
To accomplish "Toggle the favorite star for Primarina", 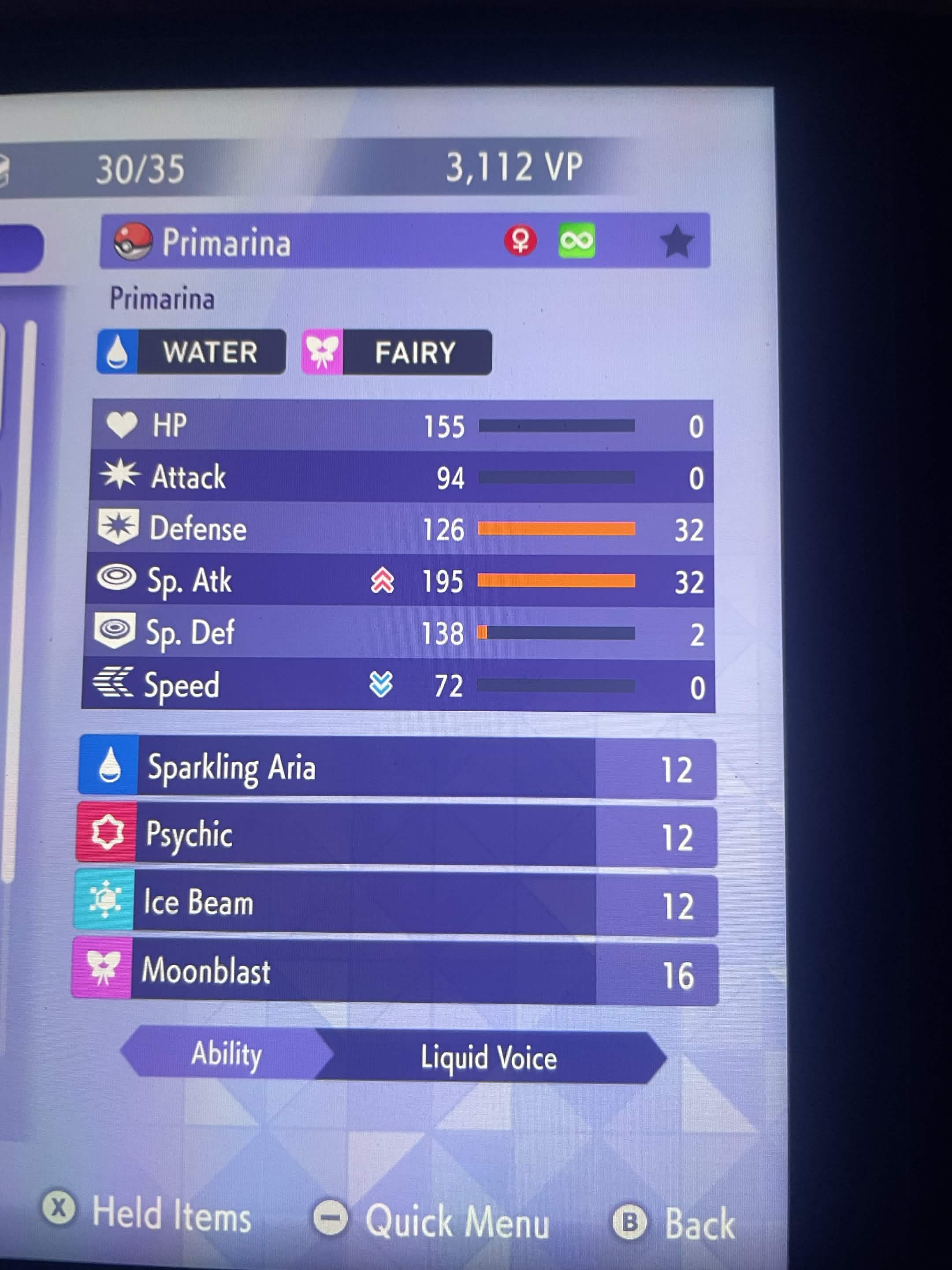I will pos(677,242).
